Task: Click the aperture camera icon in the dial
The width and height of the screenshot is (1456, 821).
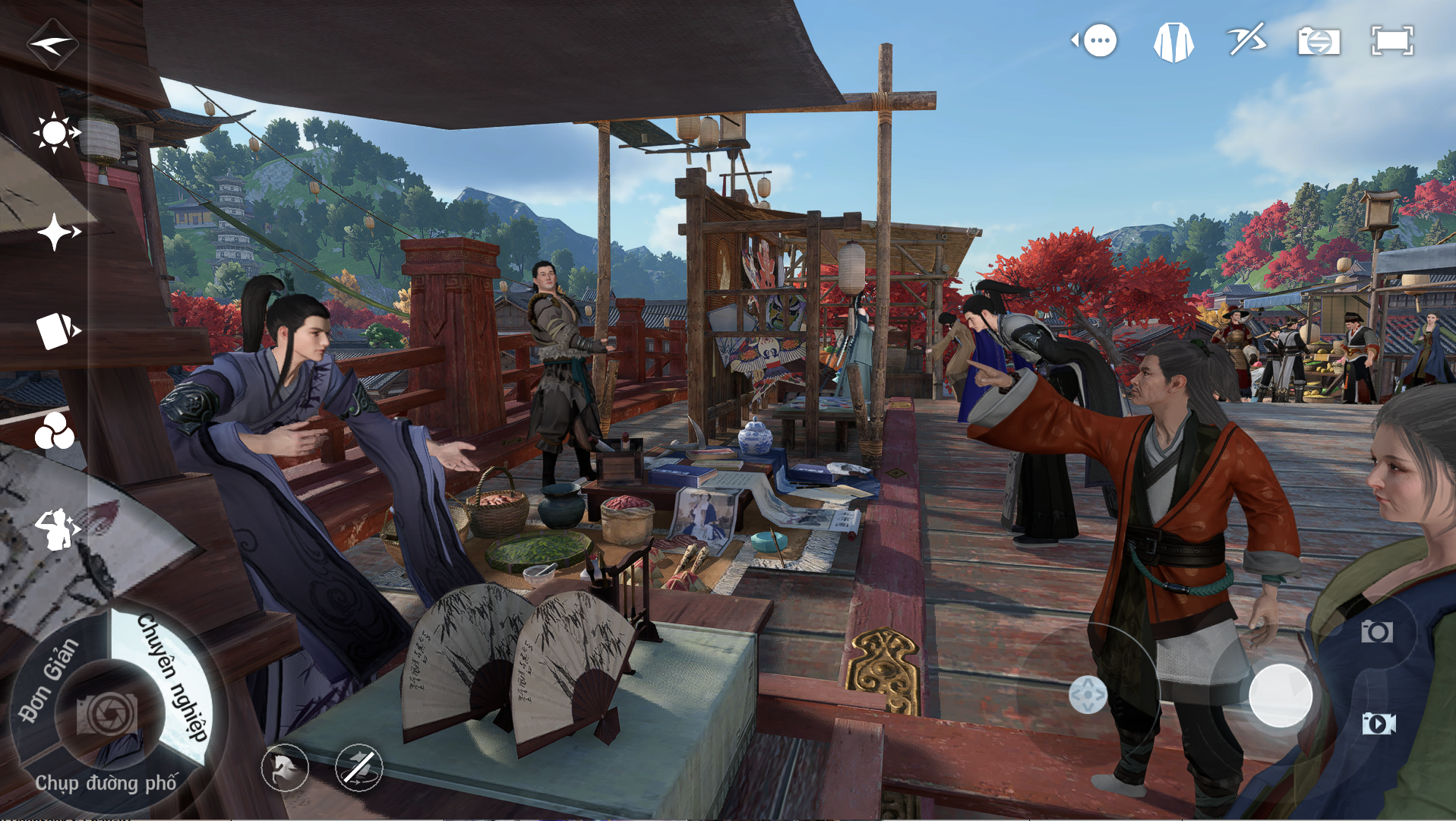Action: pos(107,712)
